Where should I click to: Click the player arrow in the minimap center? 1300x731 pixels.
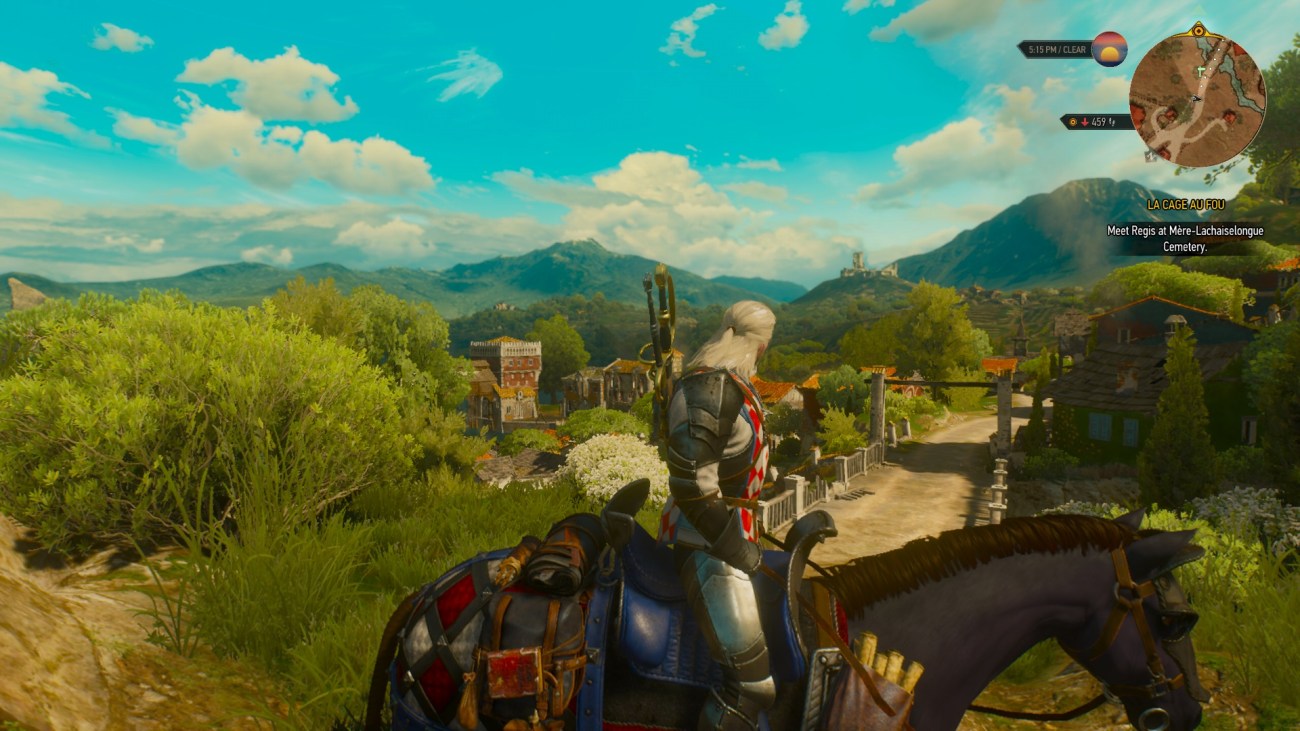(x=1195, y=98)
